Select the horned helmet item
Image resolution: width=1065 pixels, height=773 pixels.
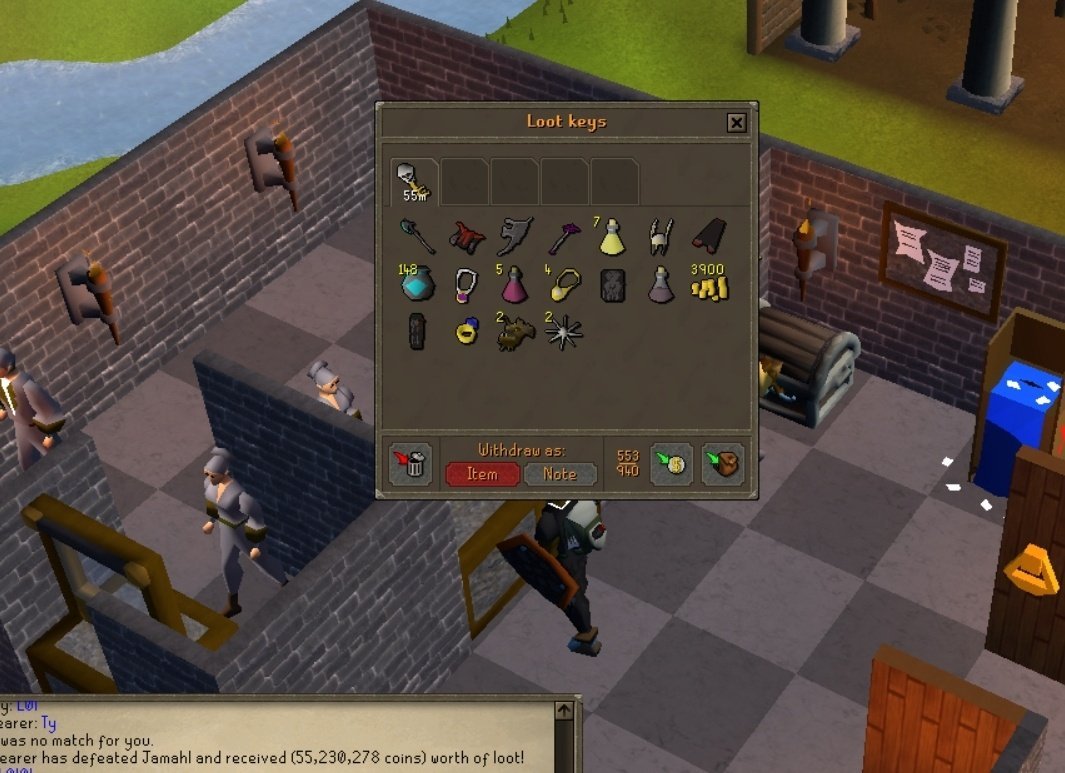(660, 238)
